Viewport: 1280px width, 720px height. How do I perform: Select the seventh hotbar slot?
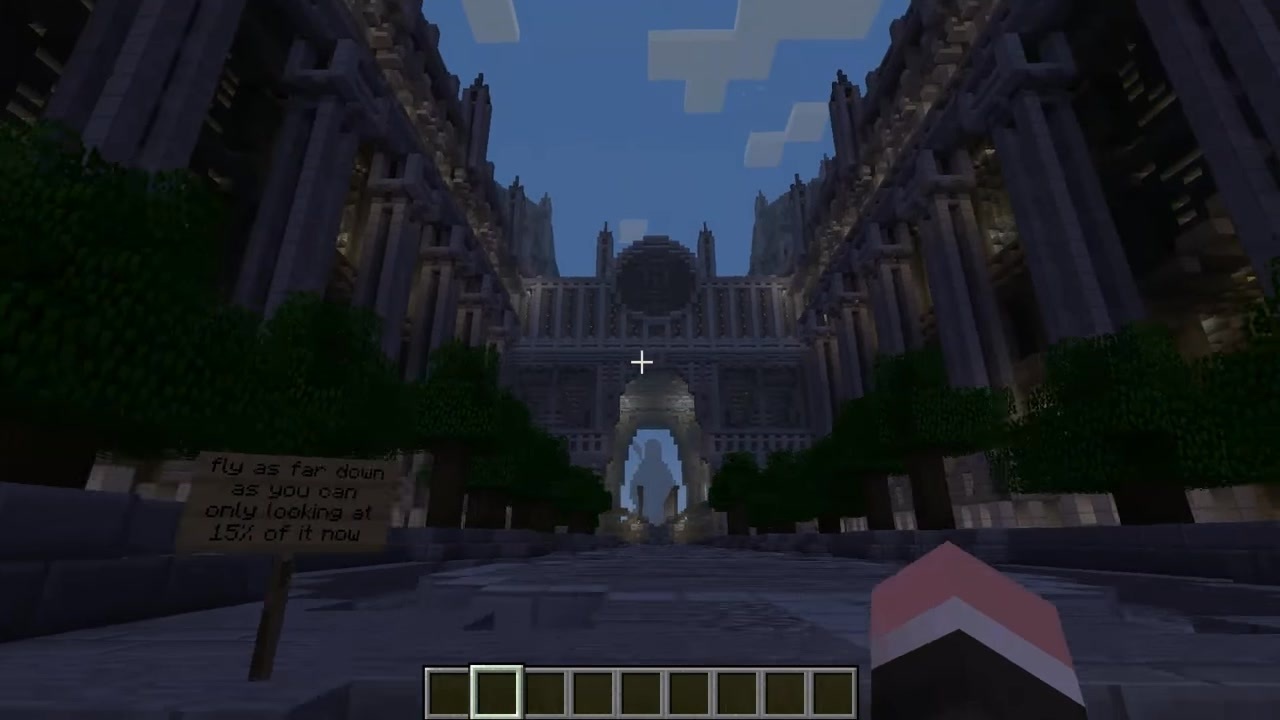736,688
